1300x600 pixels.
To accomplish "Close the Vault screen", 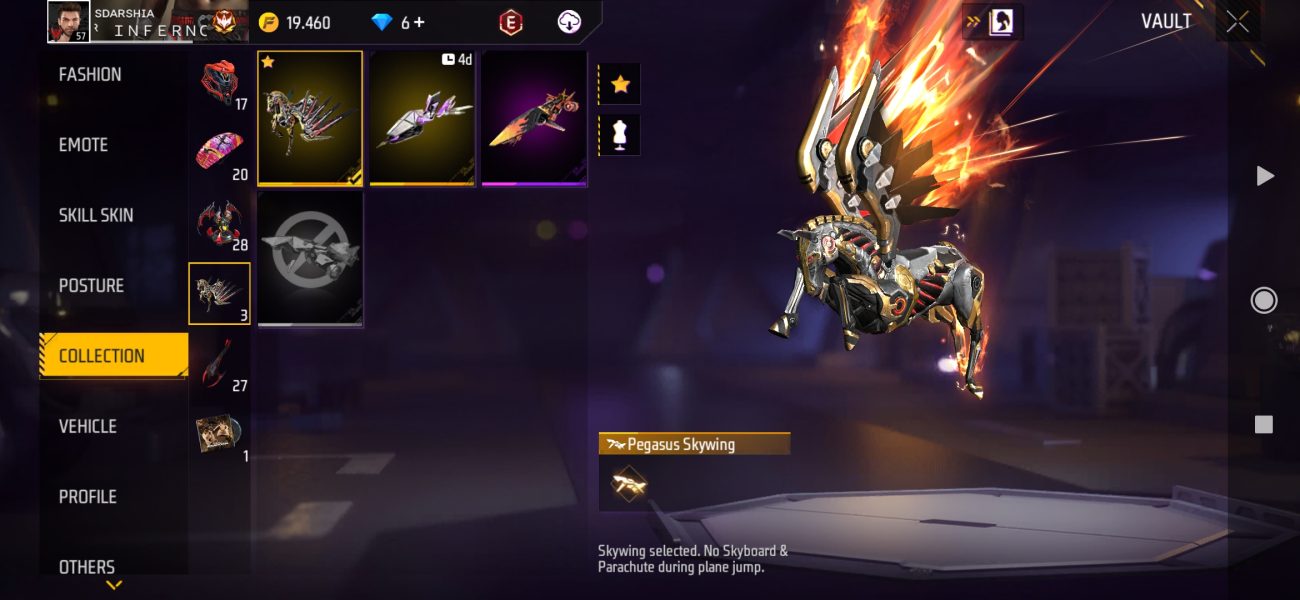I will coord(1237,22).
